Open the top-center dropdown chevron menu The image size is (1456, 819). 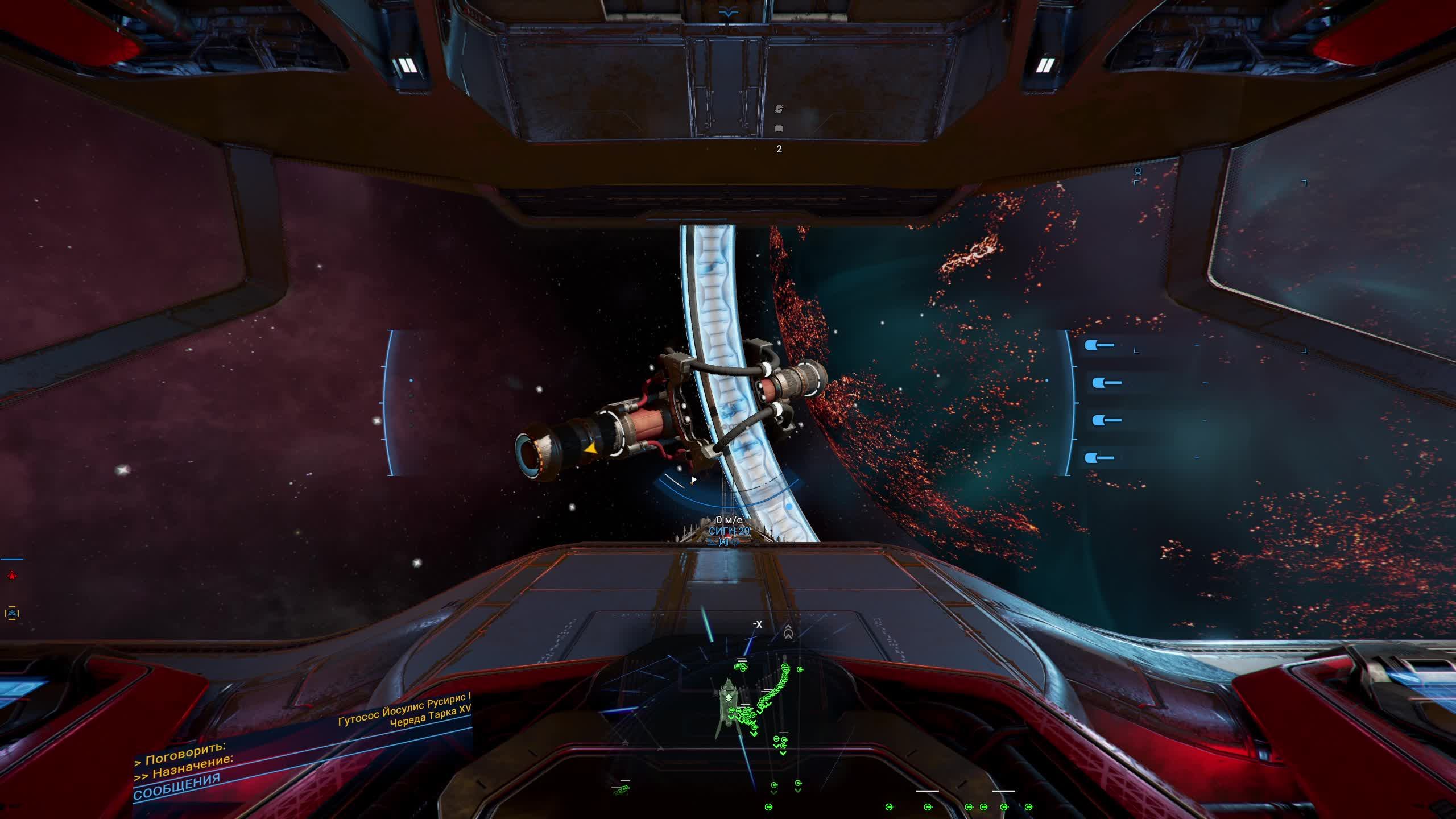(x=728, y=14)
